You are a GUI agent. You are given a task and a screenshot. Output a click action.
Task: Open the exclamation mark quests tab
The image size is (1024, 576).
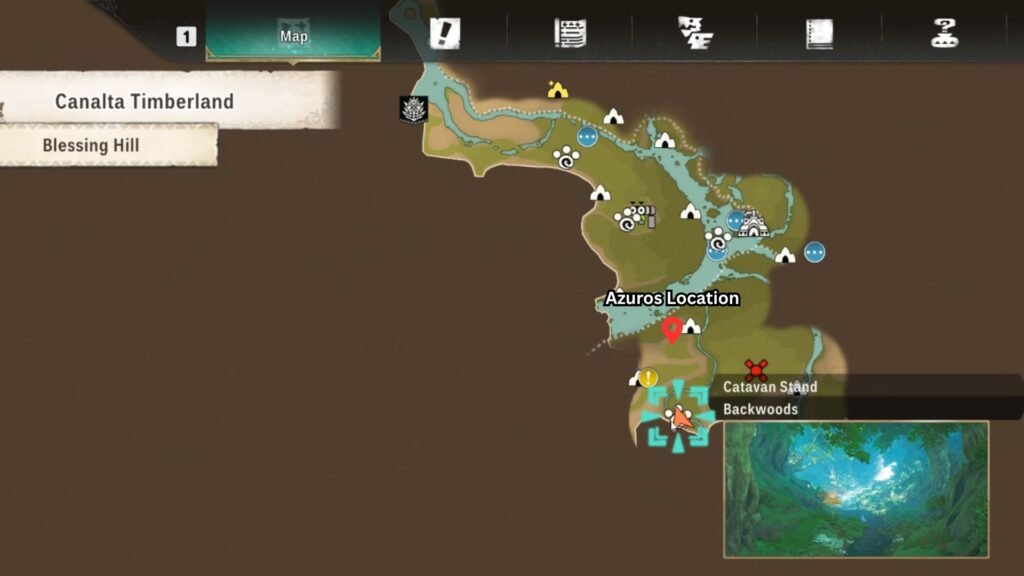(x=444, y=33)
